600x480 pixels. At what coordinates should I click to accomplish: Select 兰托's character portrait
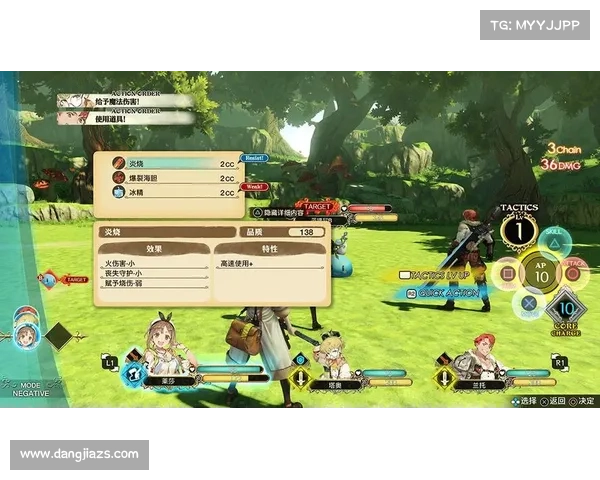click(482, 355)
